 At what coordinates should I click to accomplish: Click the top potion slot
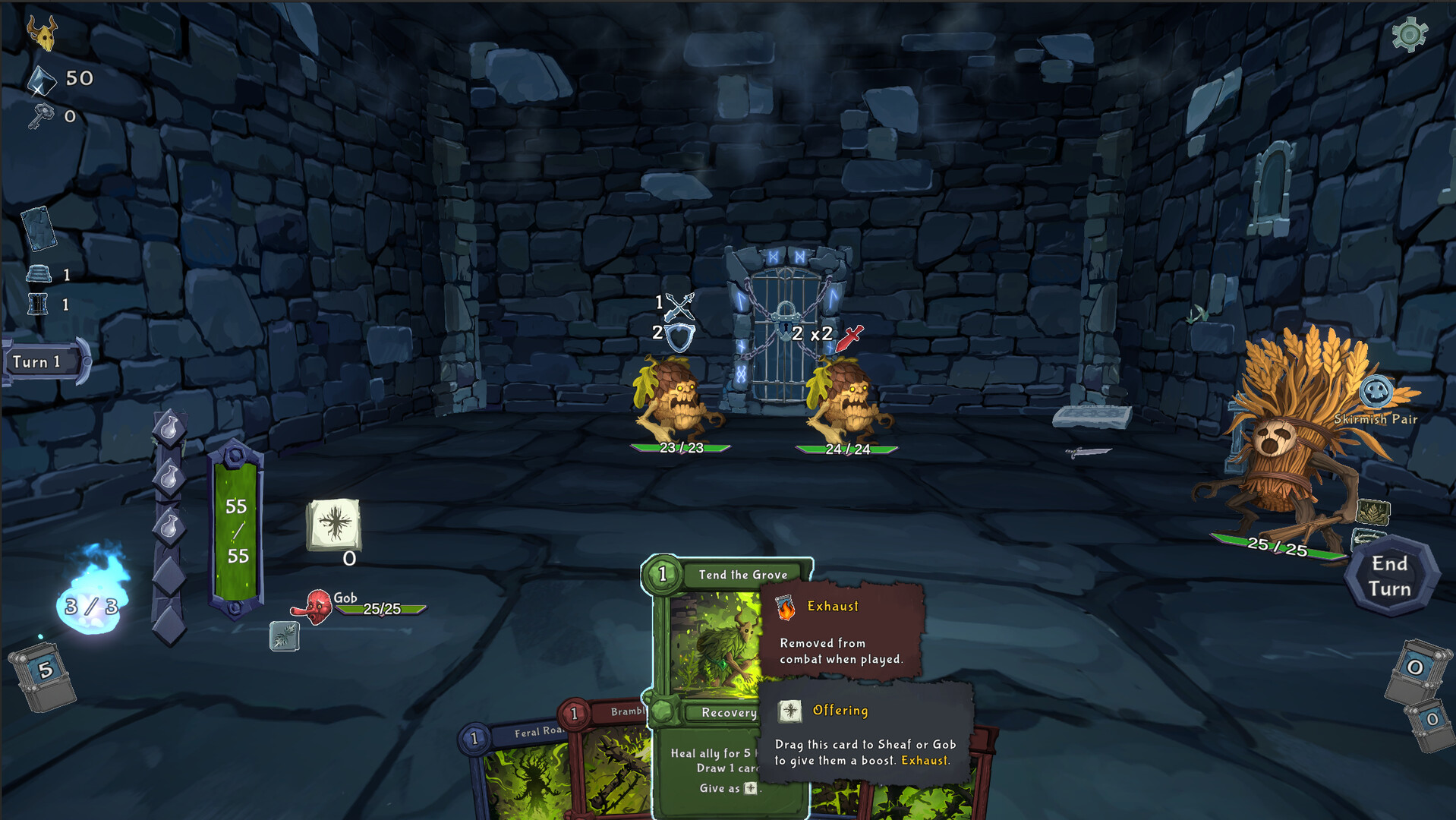pyautogui.click(x=169, y=429)
